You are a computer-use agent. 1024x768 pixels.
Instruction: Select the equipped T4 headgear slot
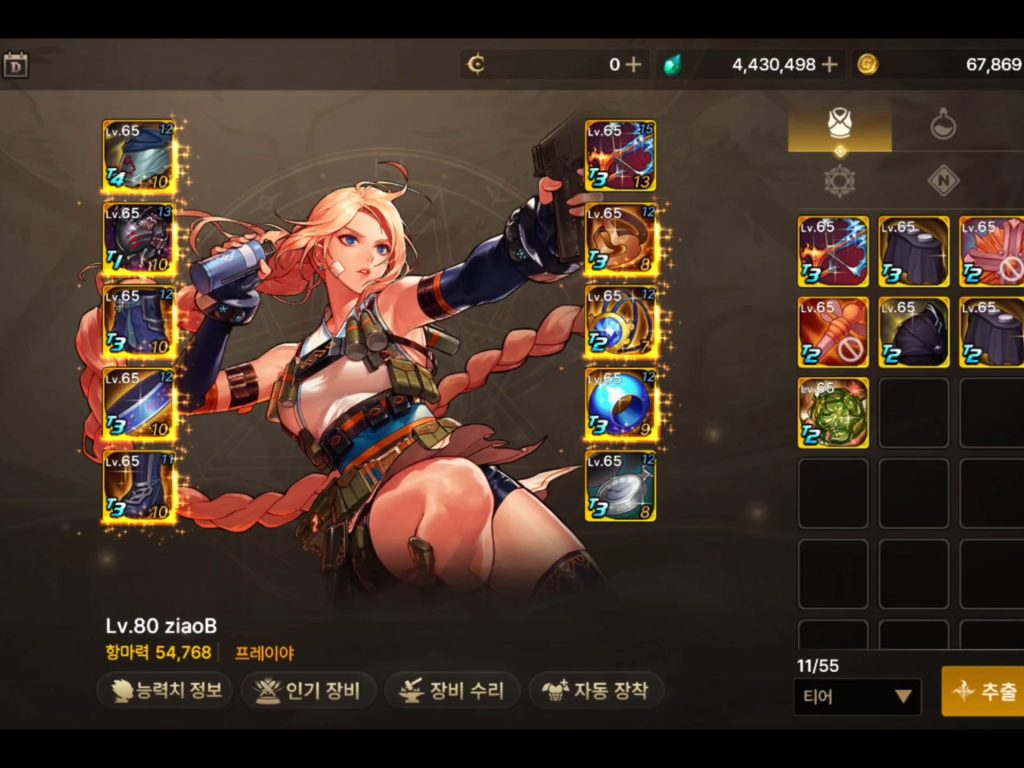point(139,155)
